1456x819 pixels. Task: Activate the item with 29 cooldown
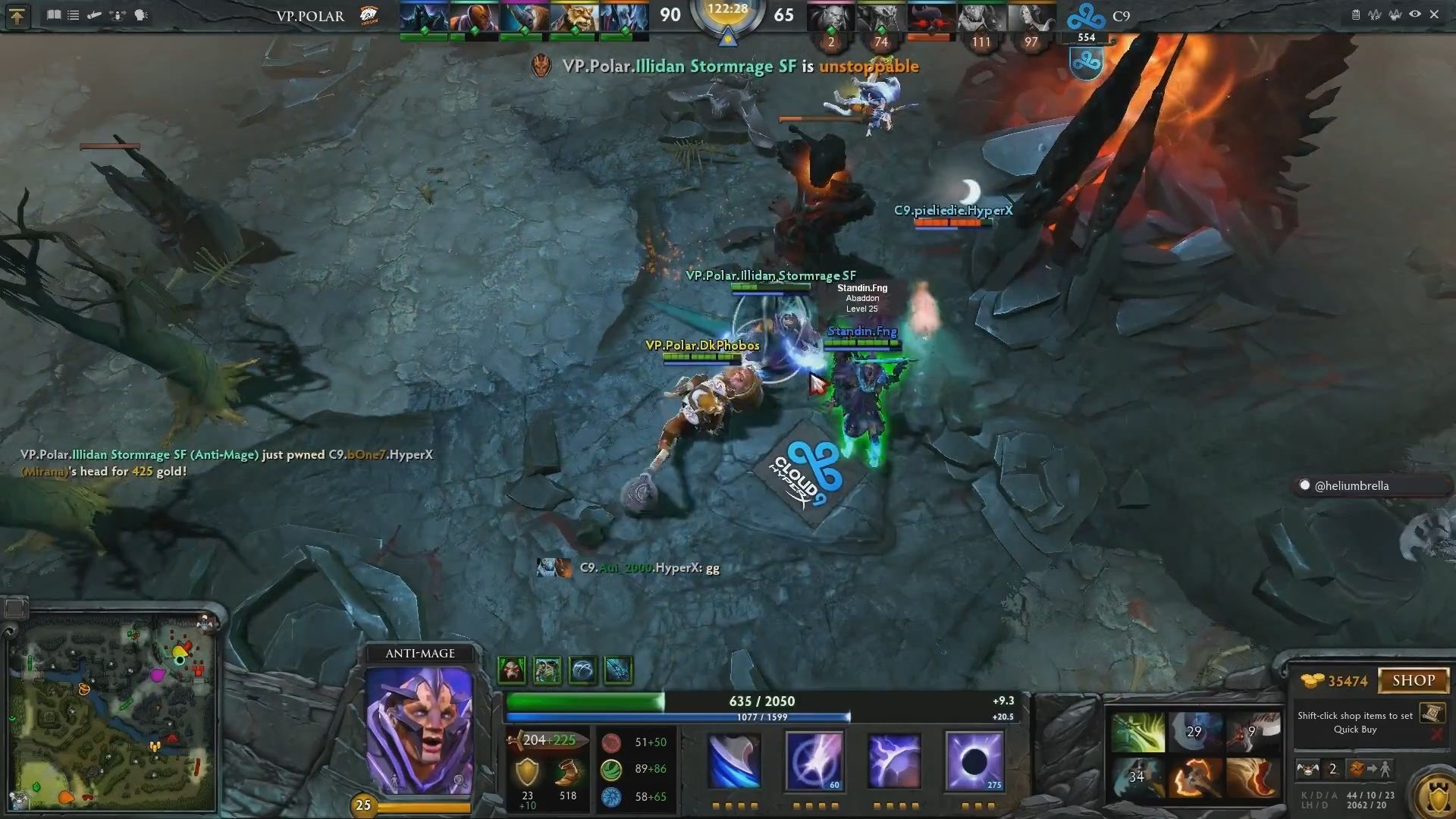(1194, 732)
